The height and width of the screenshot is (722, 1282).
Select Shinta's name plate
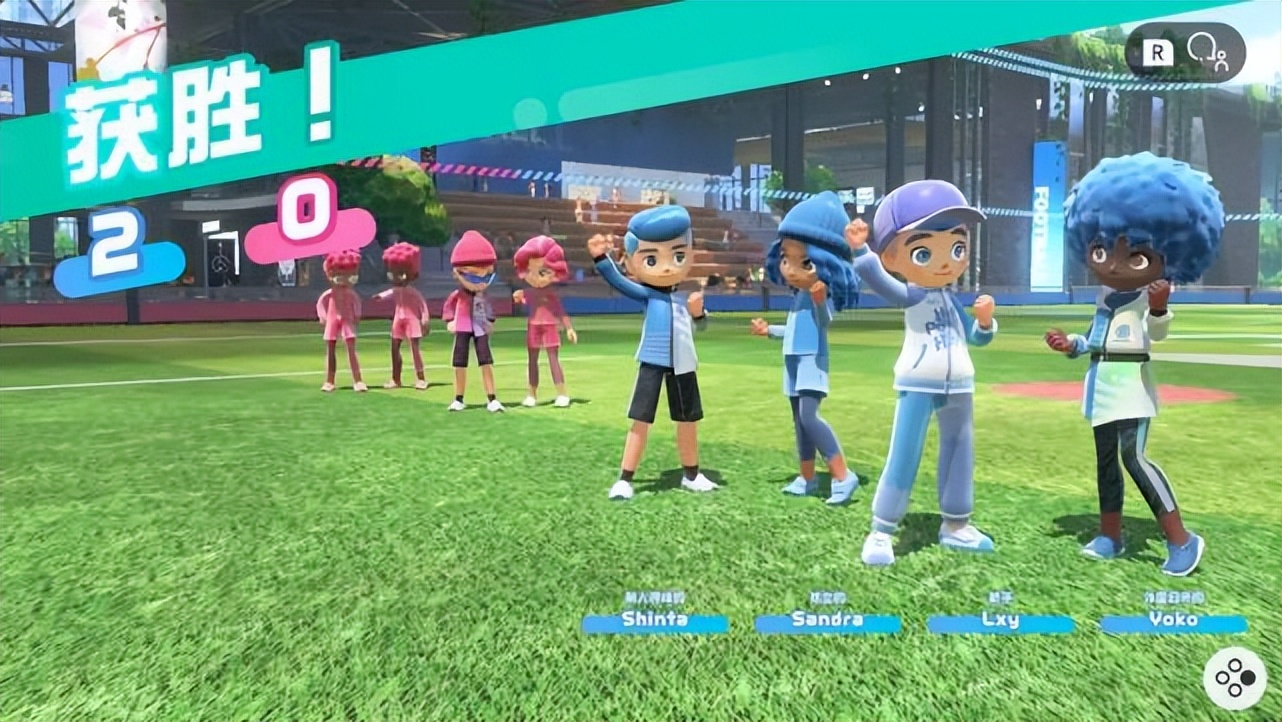(655, 620)
